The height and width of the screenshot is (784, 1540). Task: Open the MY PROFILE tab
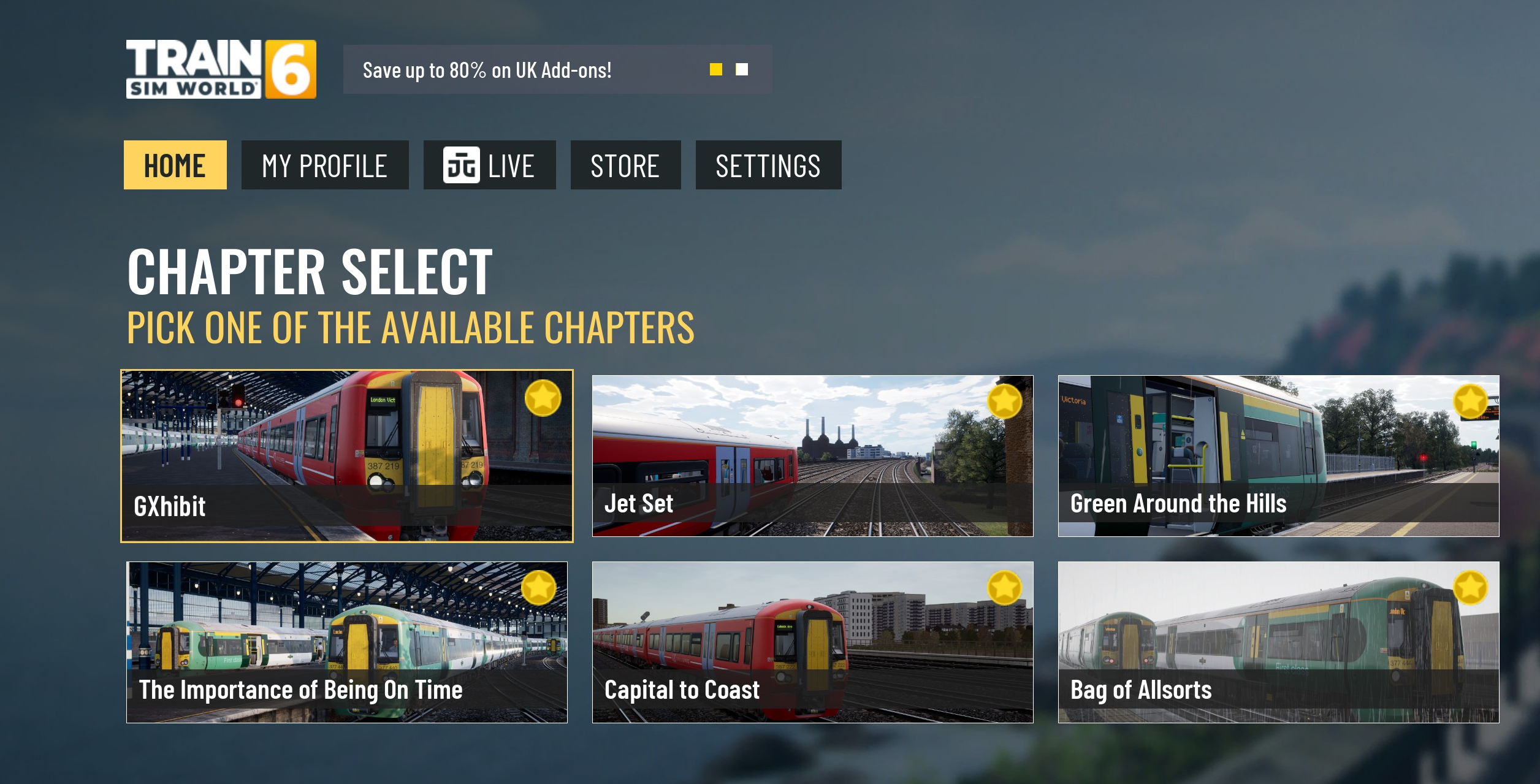324,166
